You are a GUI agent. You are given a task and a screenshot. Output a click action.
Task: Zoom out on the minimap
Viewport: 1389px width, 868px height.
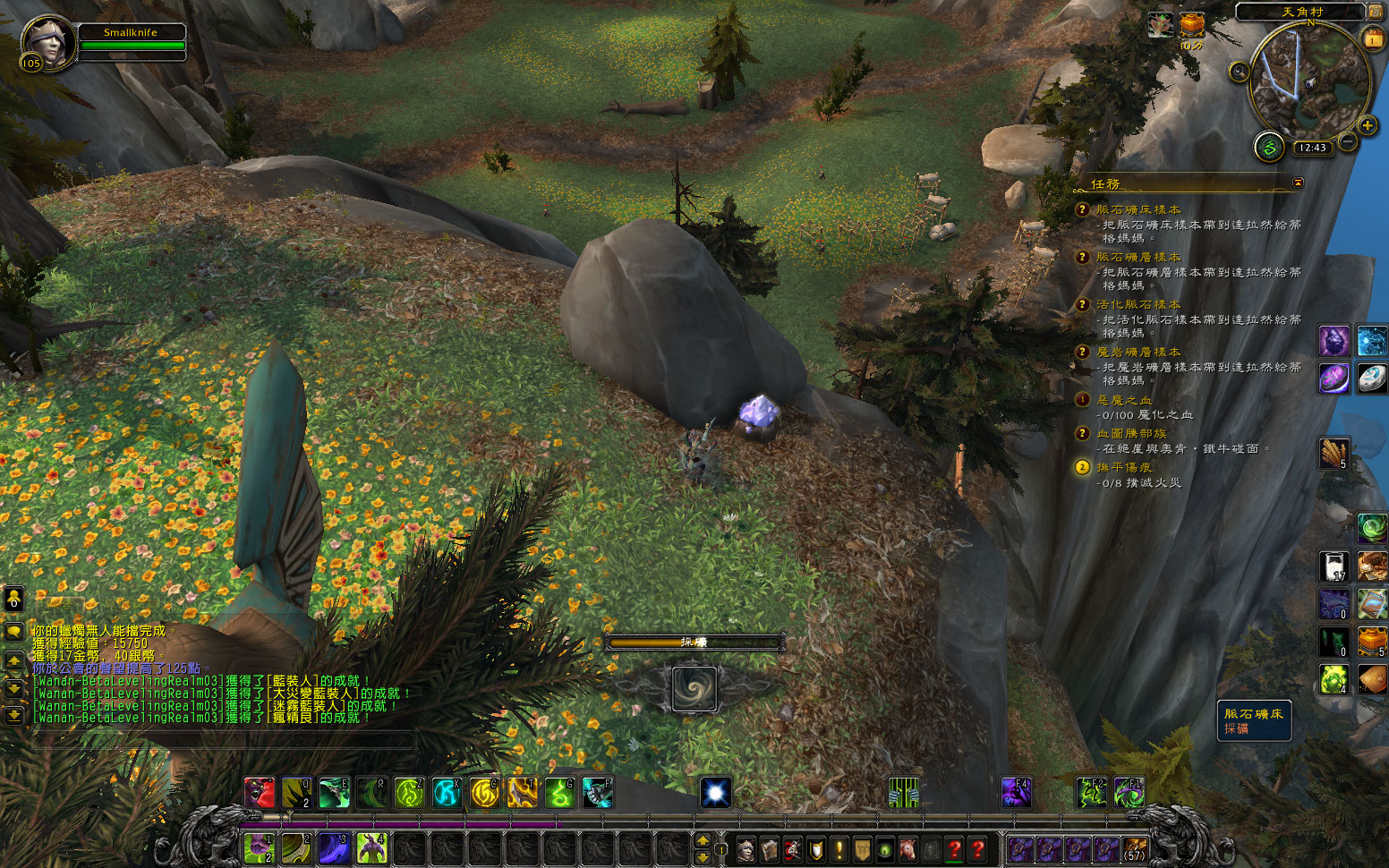(1347, 141)
